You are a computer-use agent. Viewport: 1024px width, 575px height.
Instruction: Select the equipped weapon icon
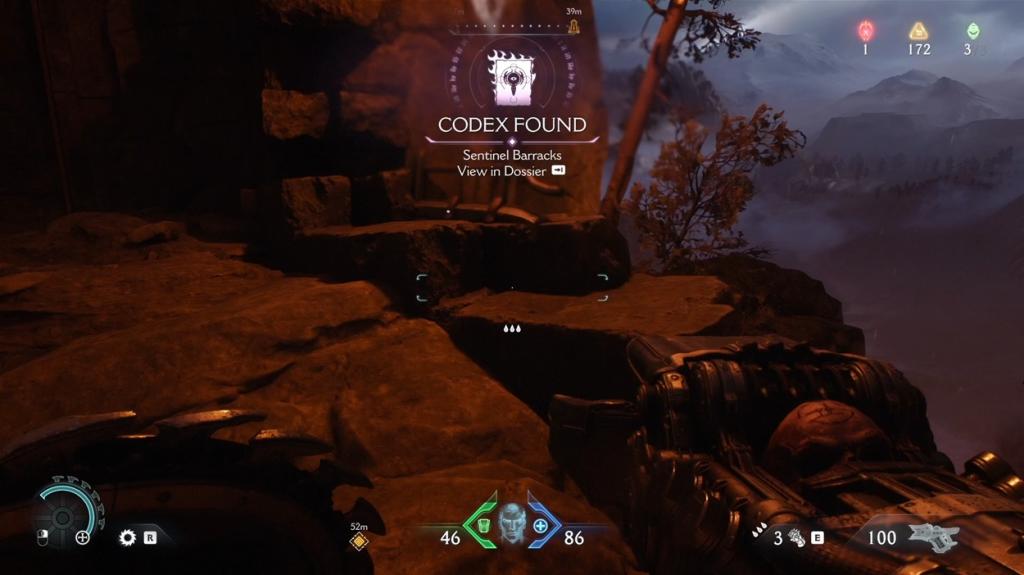click(932, 535)
